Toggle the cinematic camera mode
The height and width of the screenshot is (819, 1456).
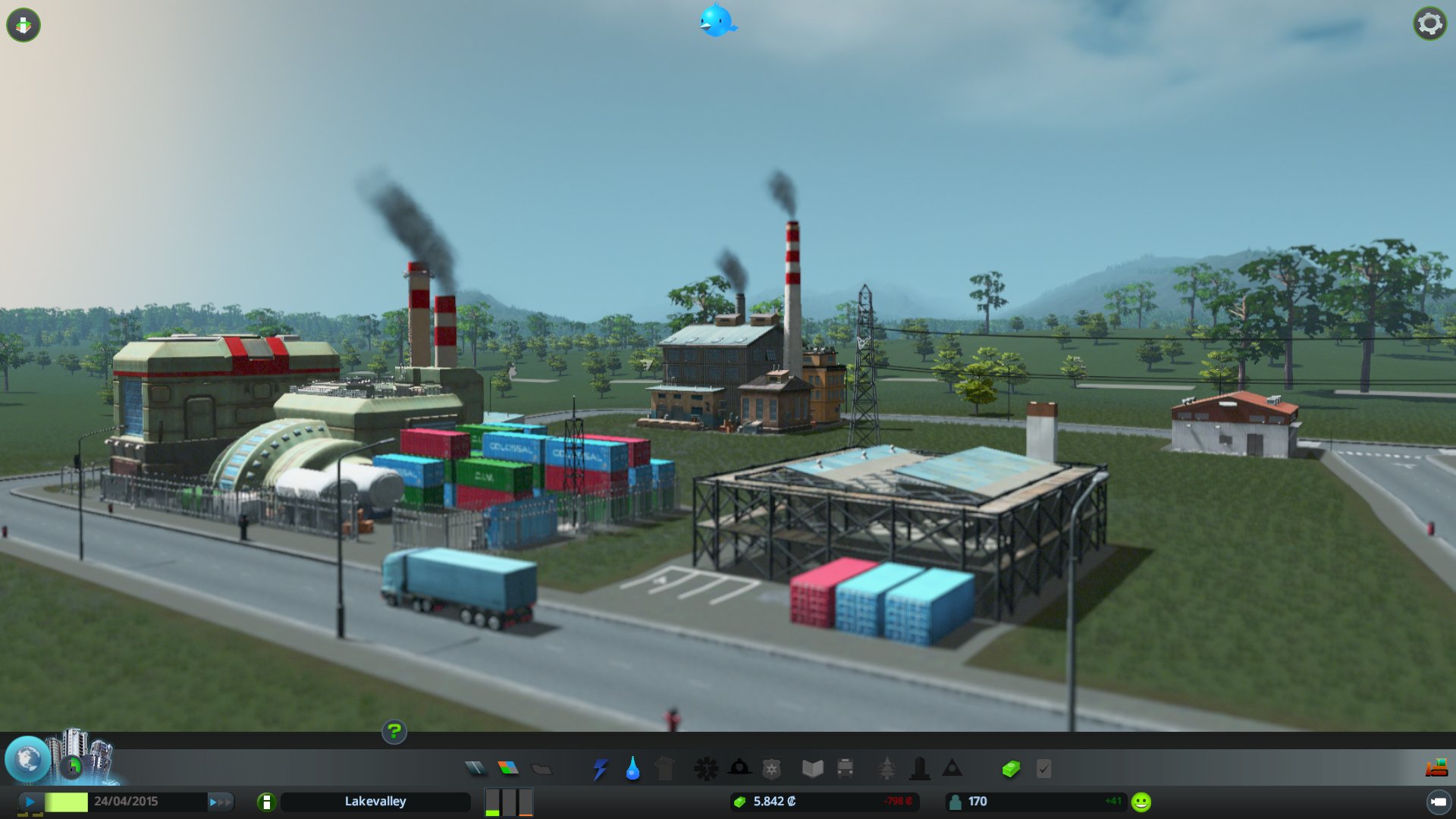(x=1440, y=801)
